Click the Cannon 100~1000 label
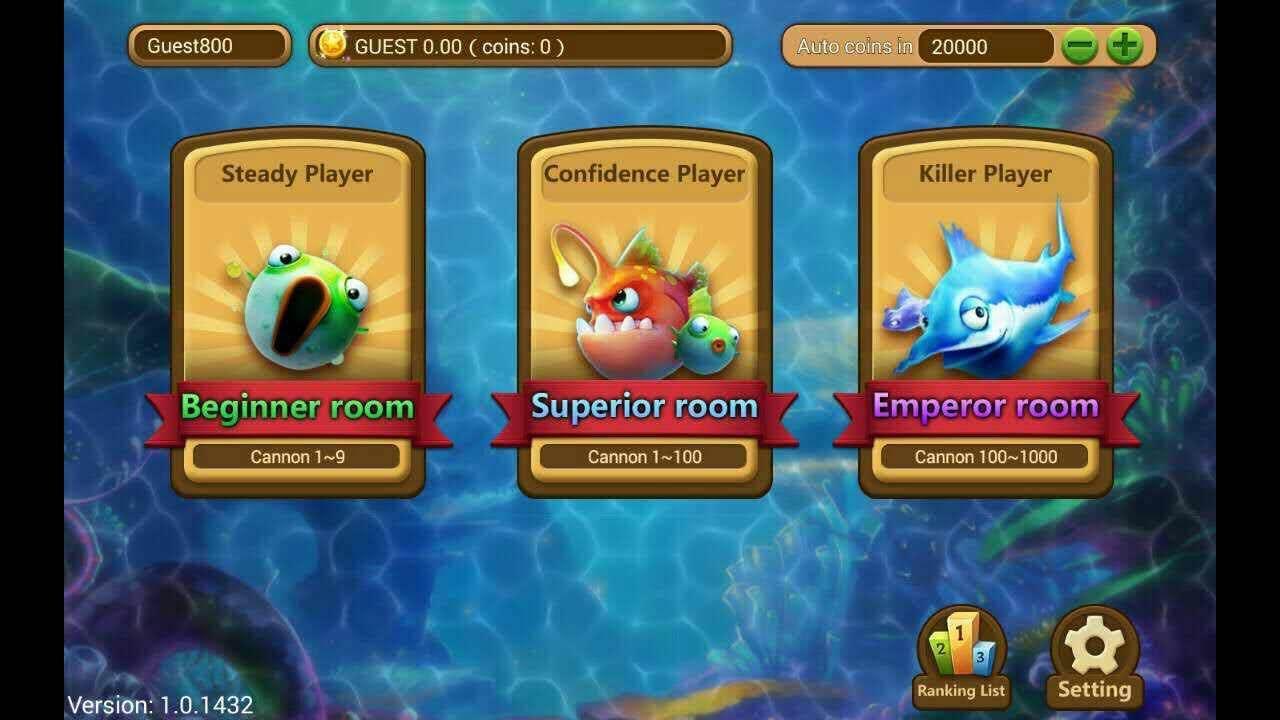The image size is (1280, 720). point(985,456)
